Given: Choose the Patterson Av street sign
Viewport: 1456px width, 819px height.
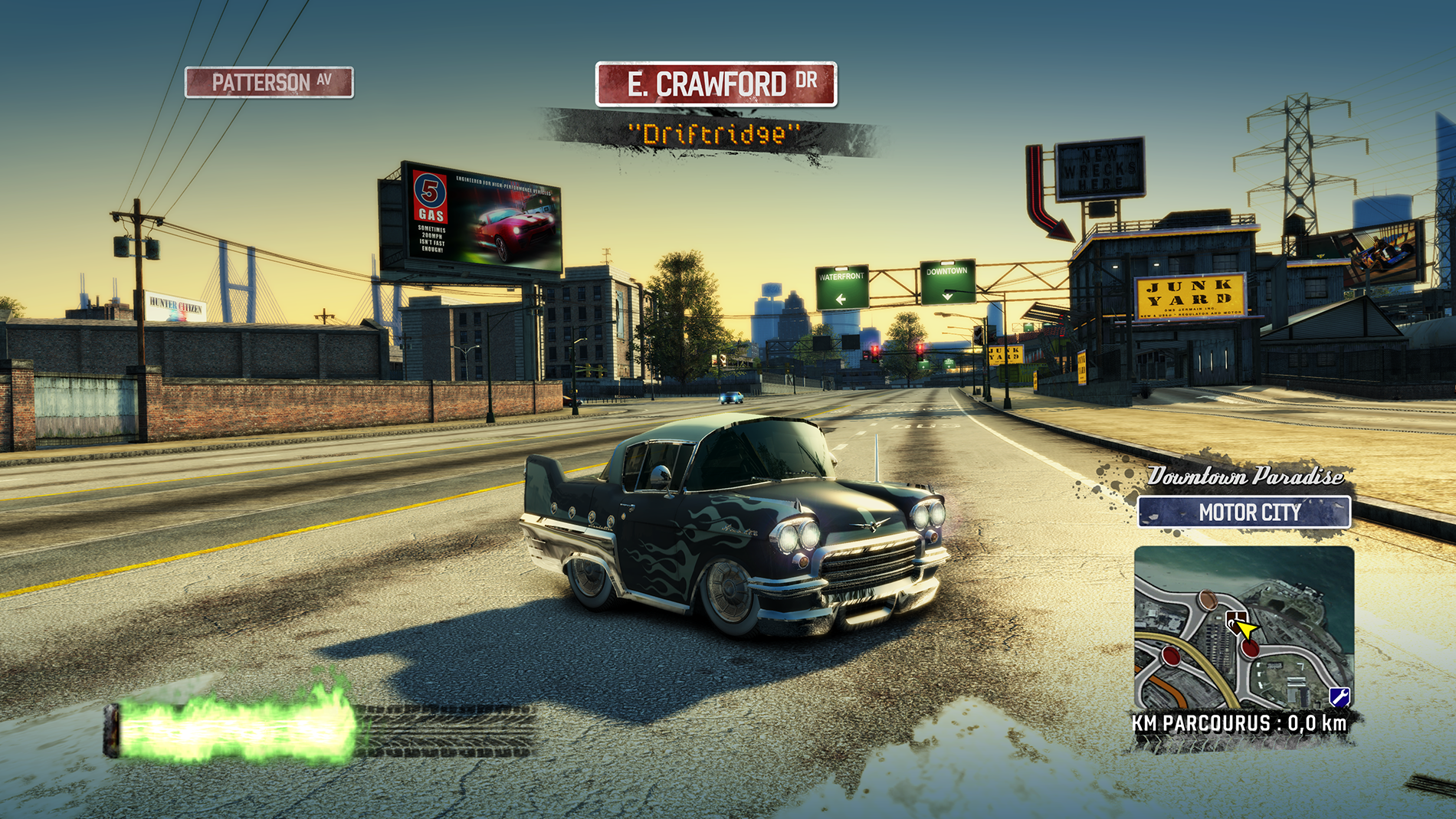Looking at the screenshot, I should point(269,82).
